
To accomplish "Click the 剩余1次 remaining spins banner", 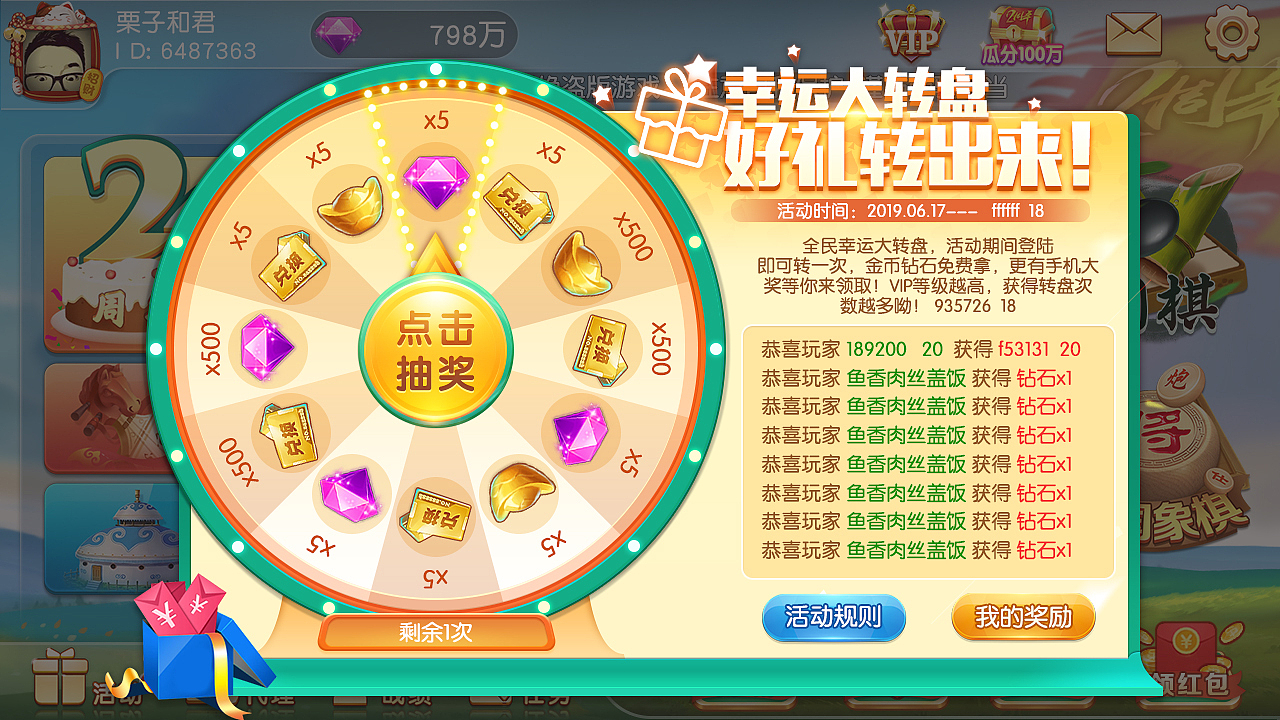I will click(x=437, y=634).
